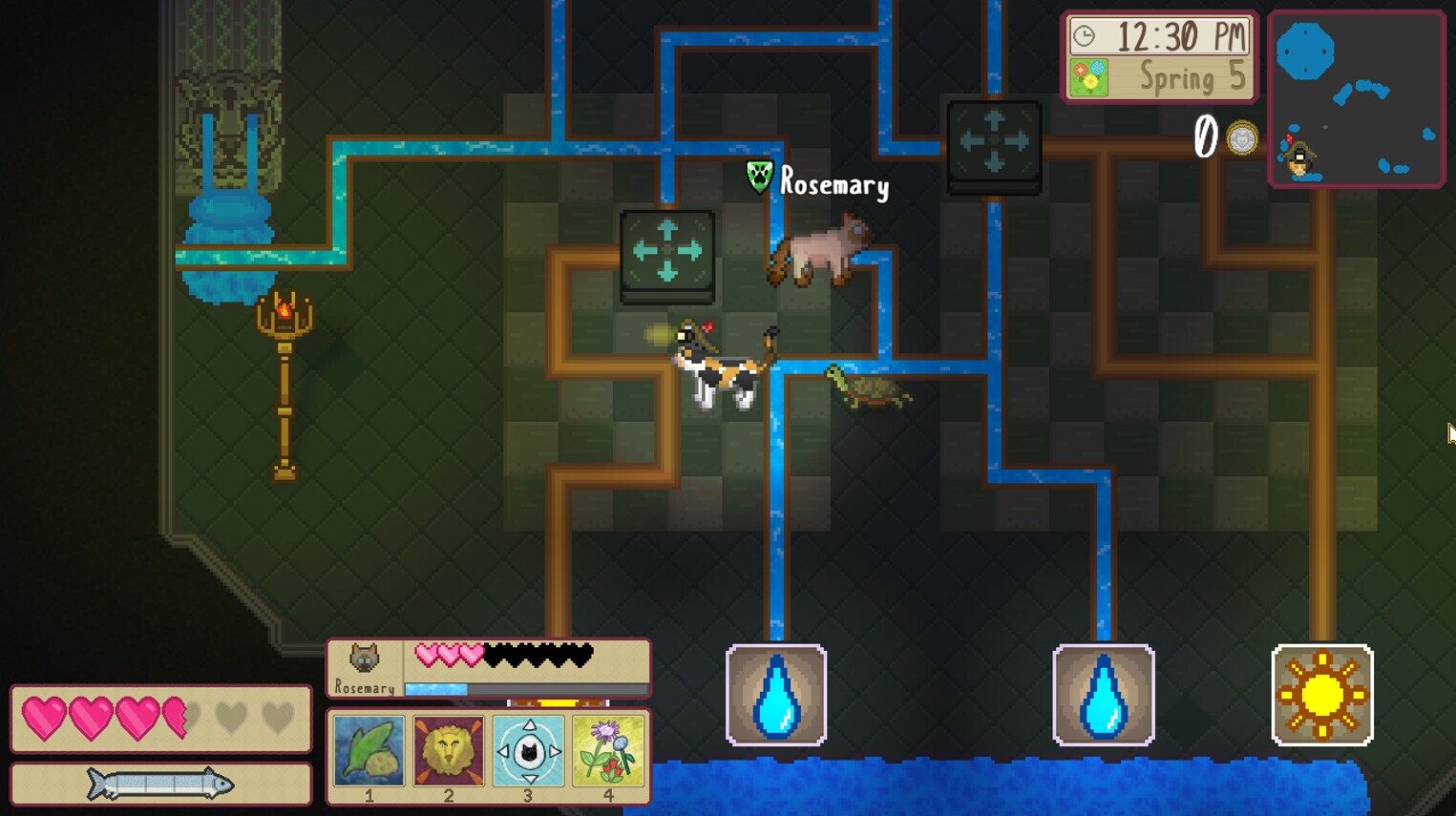The width and height of the screenshot is (1456, 816).
Task: Activate the lion ability in slot 2
Action: click(x=448, y=752)
